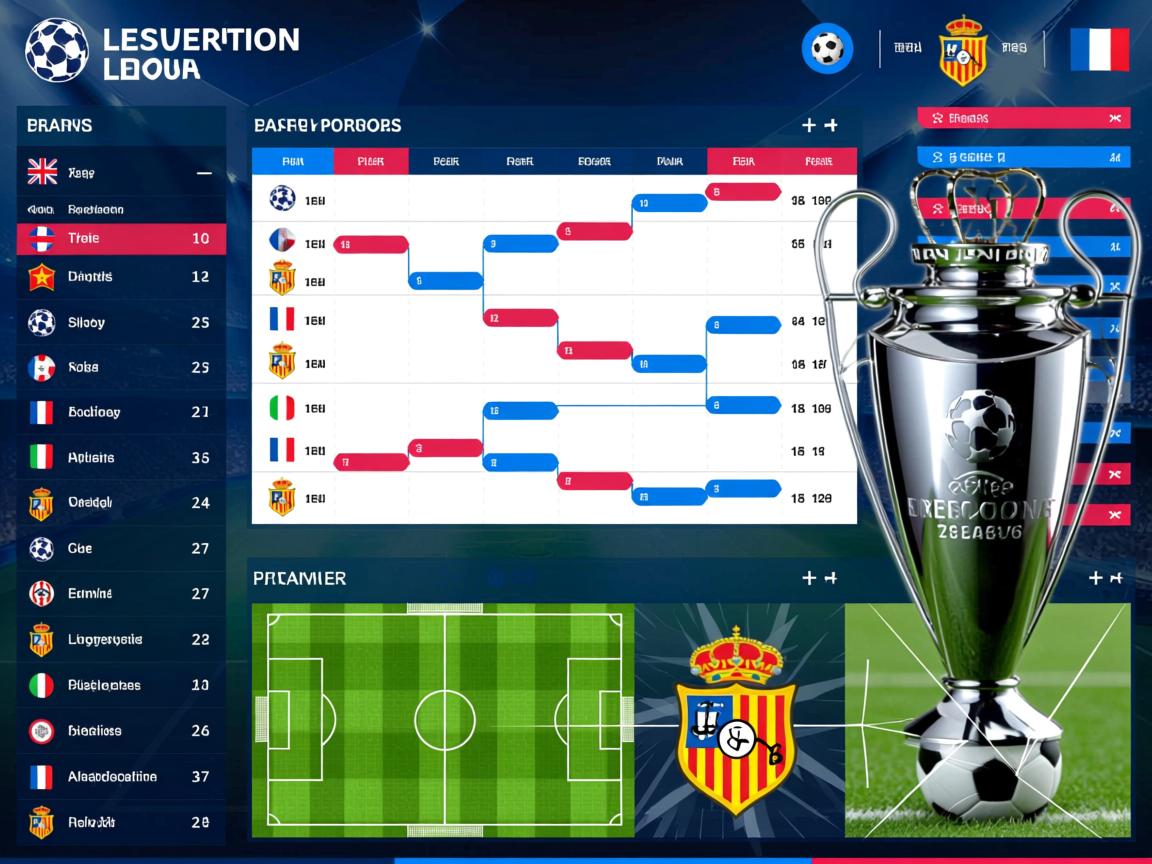
Task: Open the soccer pitch thumbnail
Action: coord(443,720)
